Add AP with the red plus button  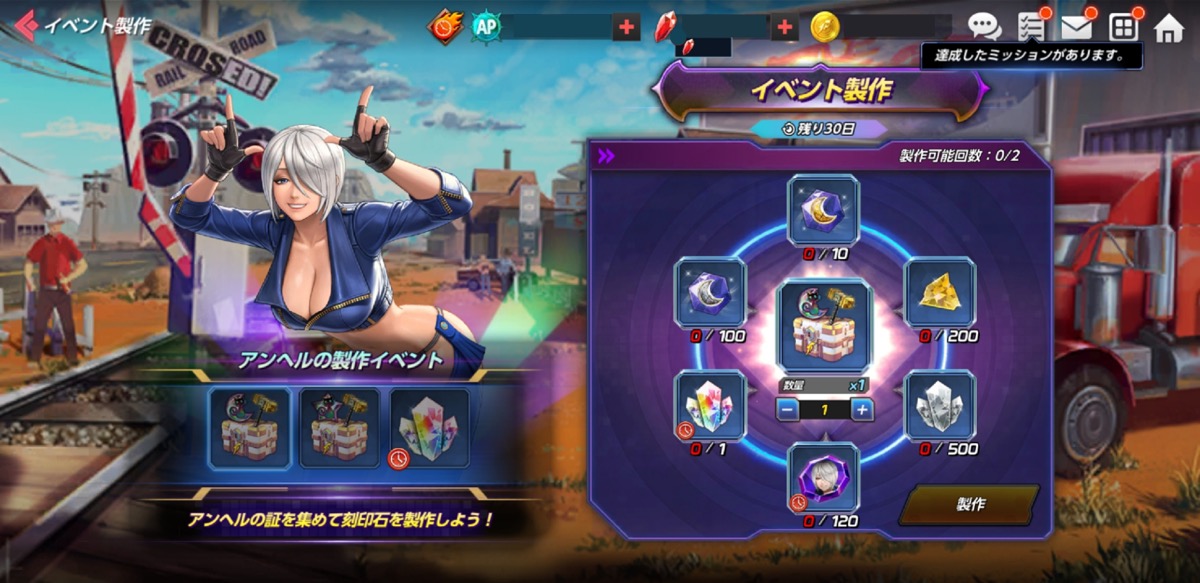(627, 27)
